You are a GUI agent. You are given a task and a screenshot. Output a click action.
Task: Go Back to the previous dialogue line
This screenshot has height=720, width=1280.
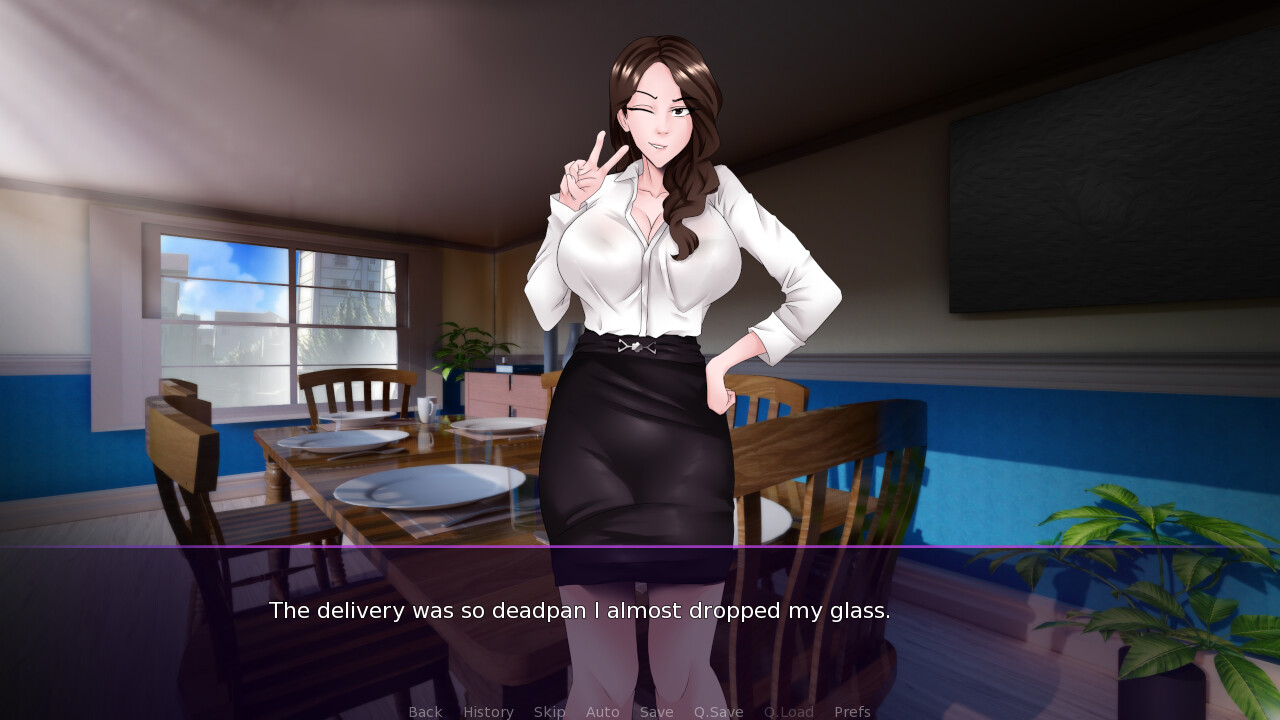tap(425, 711)
